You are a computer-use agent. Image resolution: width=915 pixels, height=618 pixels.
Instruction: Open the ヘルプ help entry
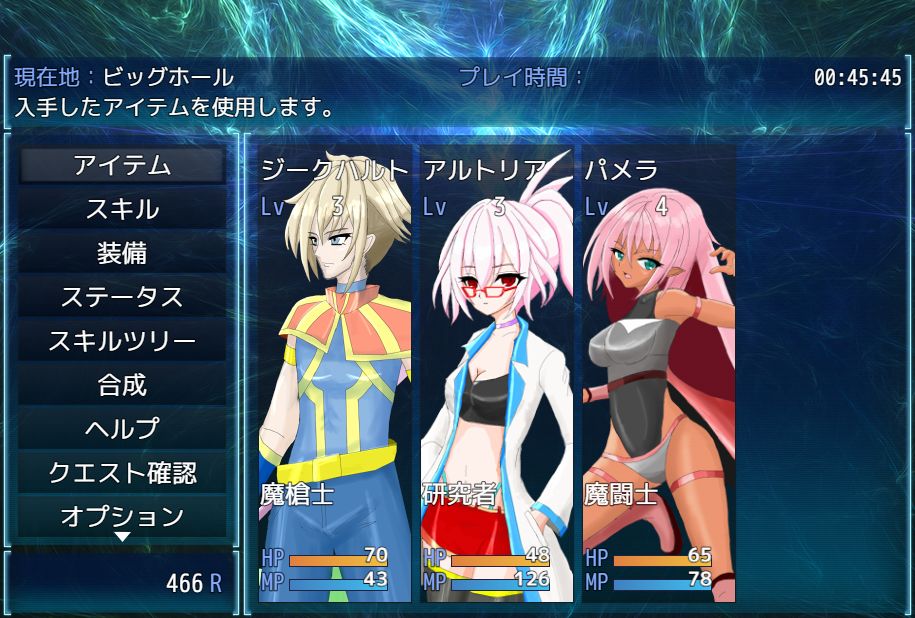click(122, 429)
